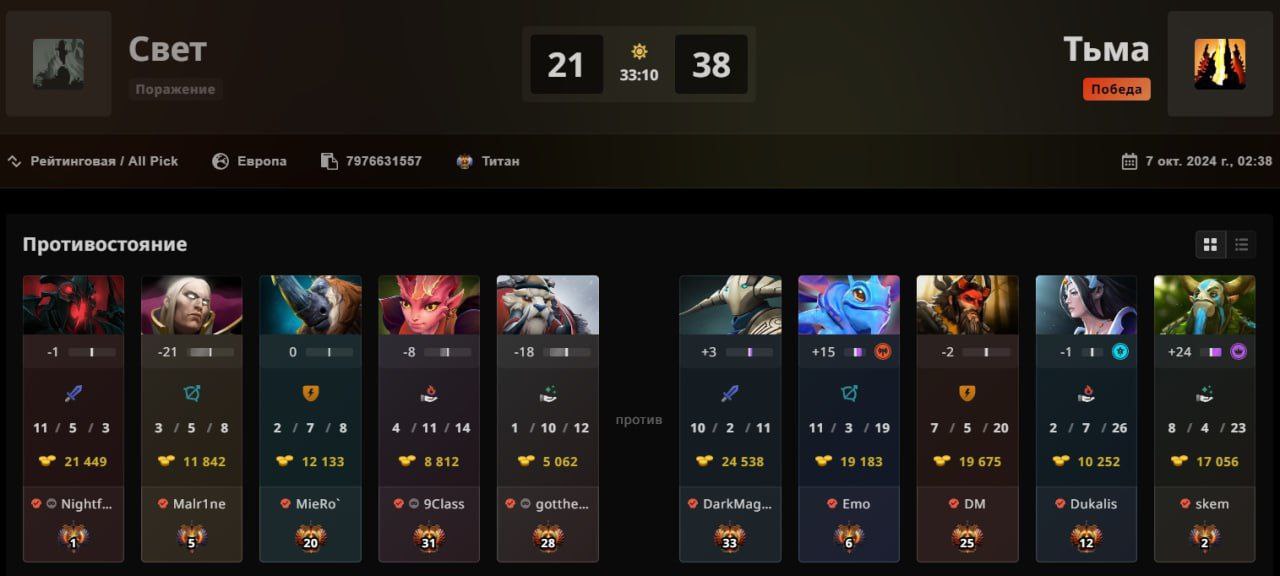Select the Invoker hero portrait
This screenshot has height=576, width=1280.
point(192,305)
